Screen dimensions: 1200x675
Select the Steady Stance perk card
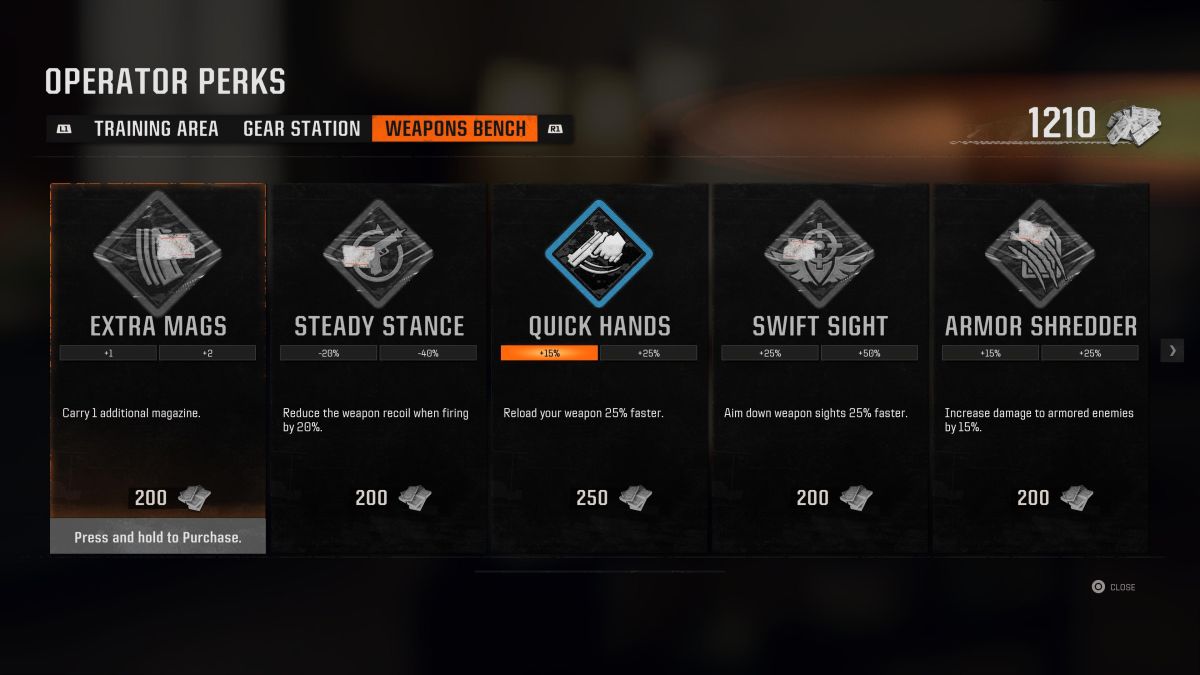(x=379, y=350)
